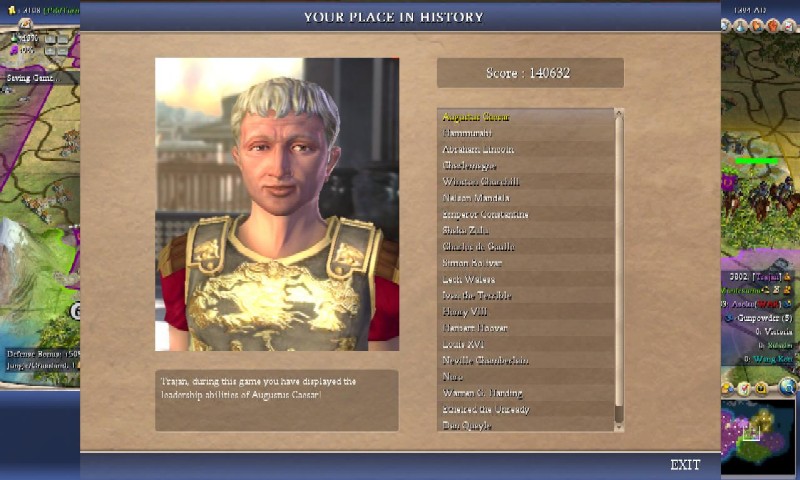
Task: Click the ranking list scrollbar
Action: tap(619, 270)
